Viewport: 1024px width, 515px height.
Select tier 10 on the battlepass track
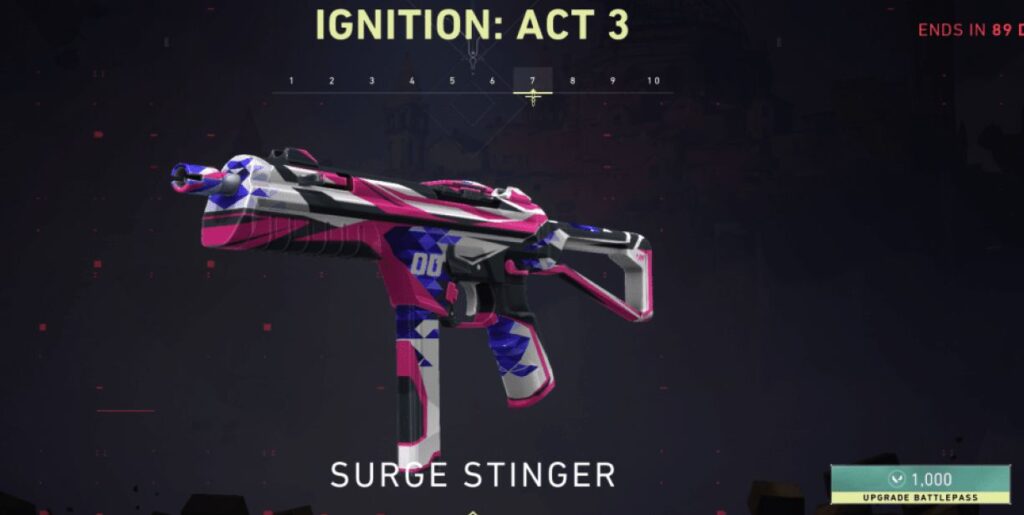click(x=653, y=81)
